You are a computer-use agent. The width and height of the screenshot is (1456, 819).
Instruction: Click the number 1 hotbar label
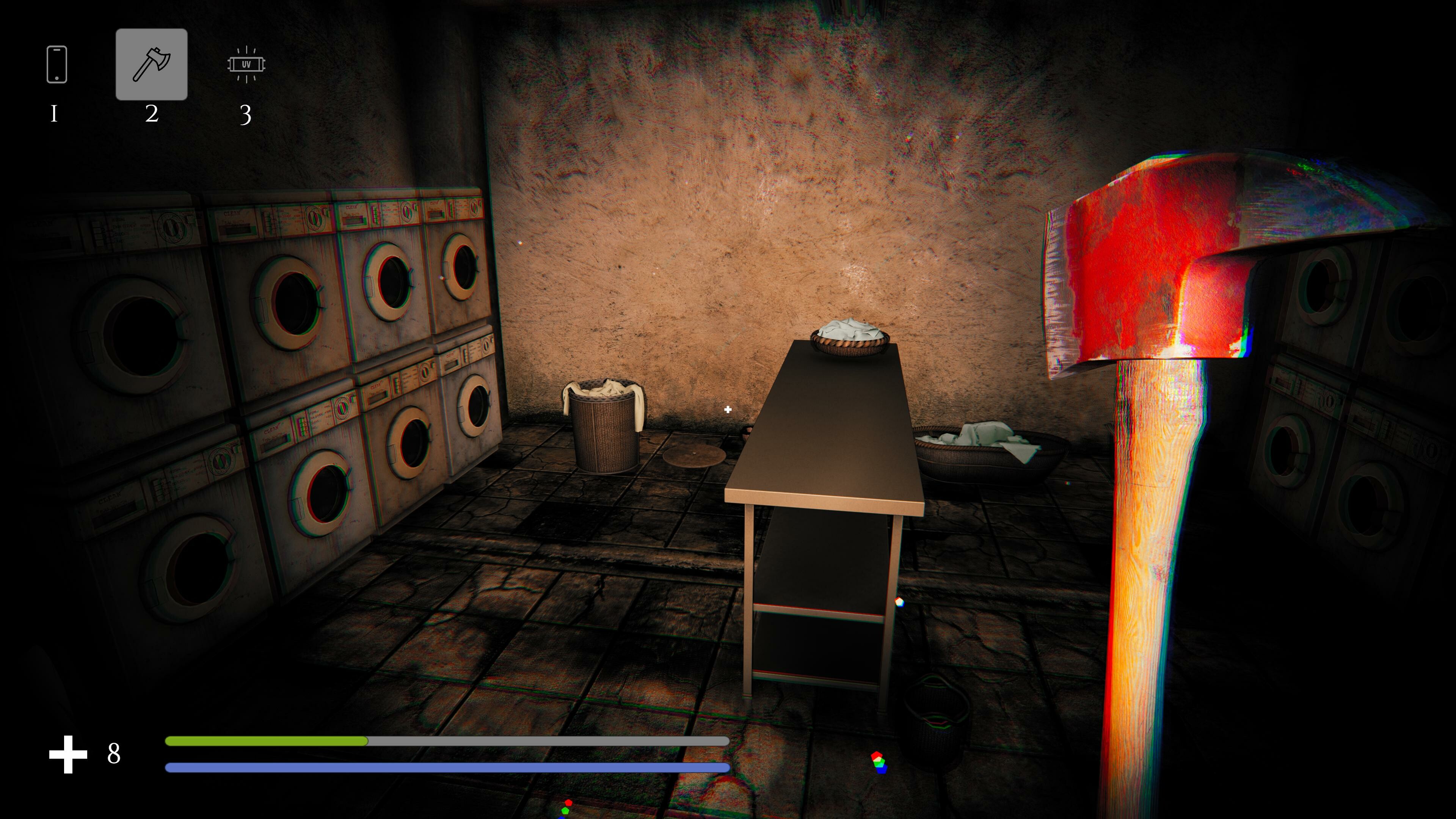pos(55,115)
